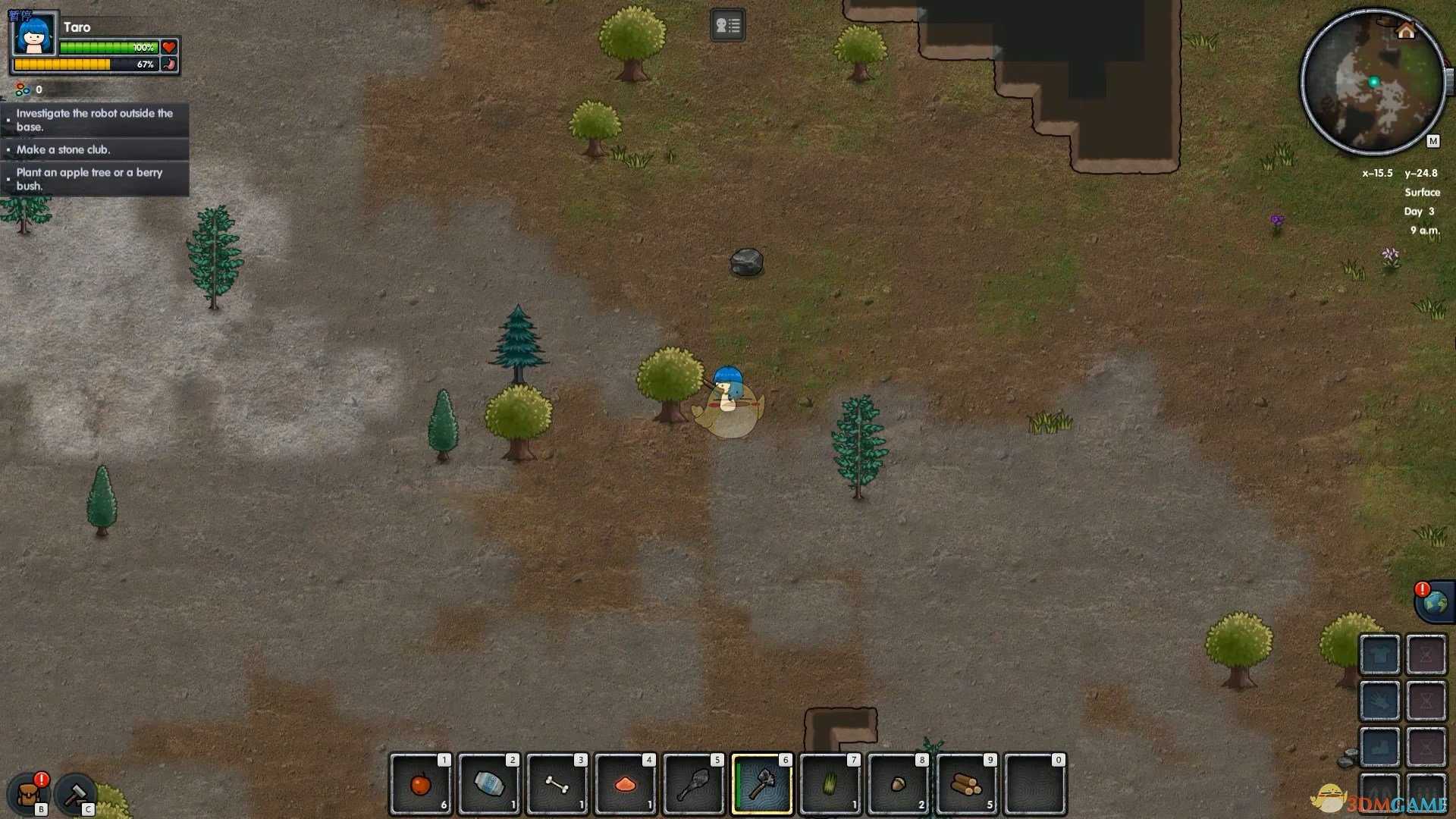
Task: Open the quest list icon at top
Action: click(727, 26)
